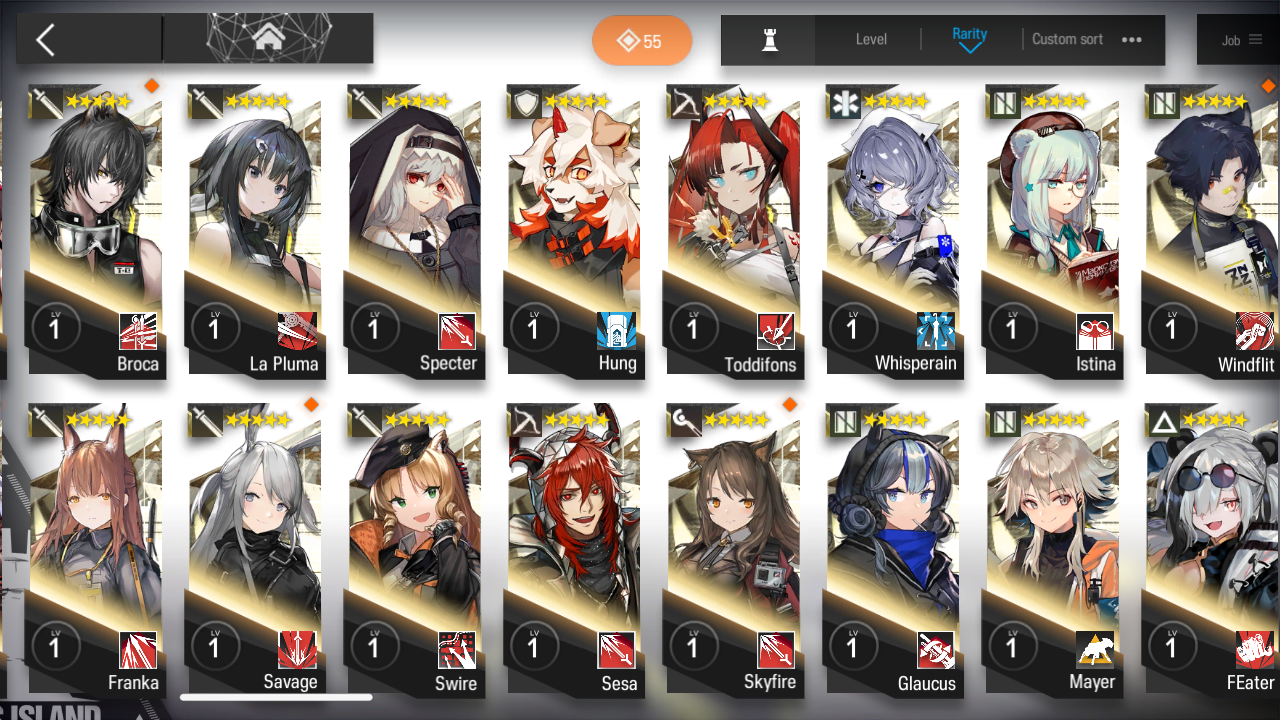Open more sort options via the ellipsis
Viewport: 1280px width, 720px height.
coord(1131,40)
